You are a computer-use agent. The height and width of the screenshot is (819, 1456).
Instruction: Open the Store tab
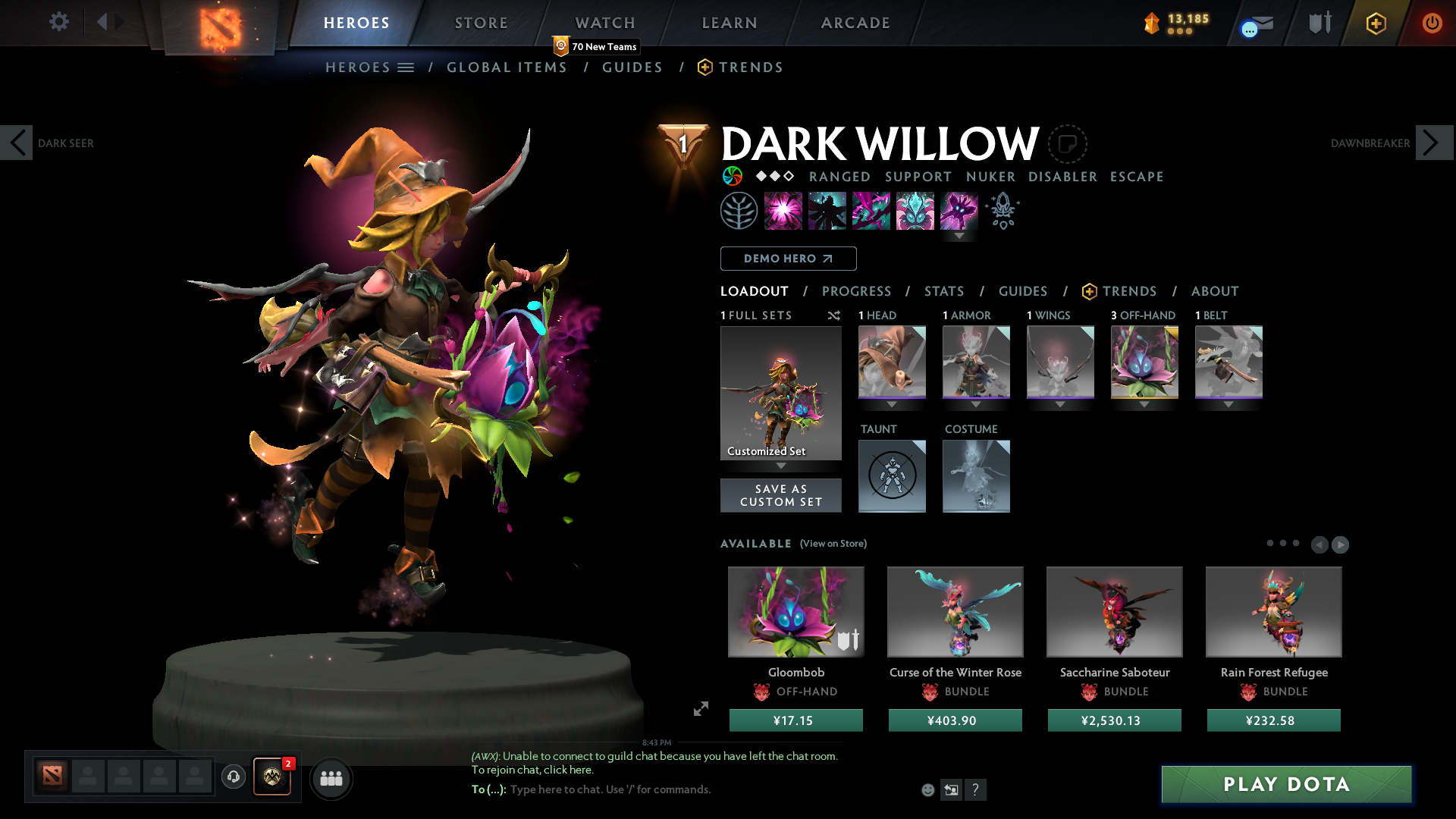coord(482,23)
